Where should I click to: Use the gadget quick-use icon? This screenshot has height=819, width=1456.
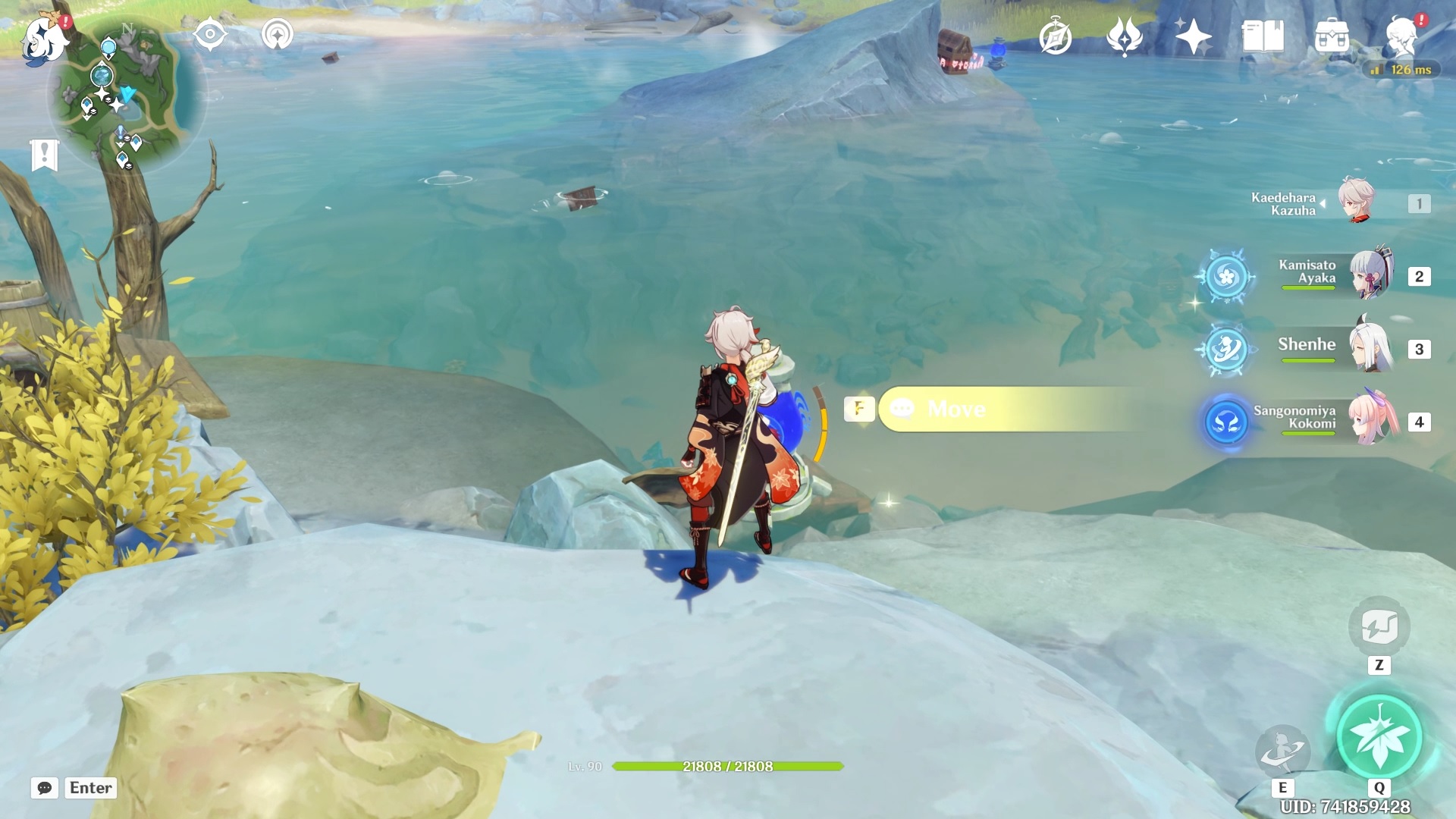(1379, 627)
